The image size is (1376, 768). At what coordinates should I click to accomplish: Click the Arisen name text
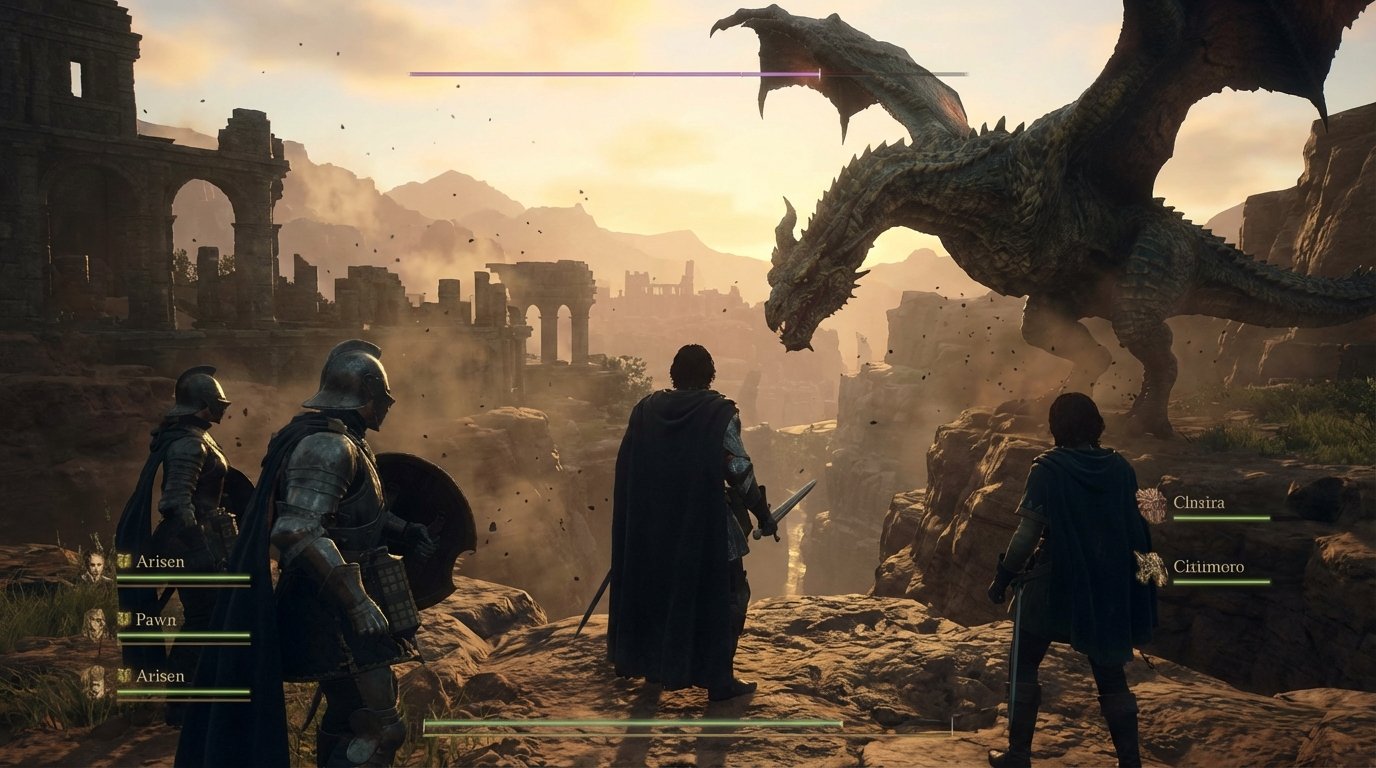[160, 562]
